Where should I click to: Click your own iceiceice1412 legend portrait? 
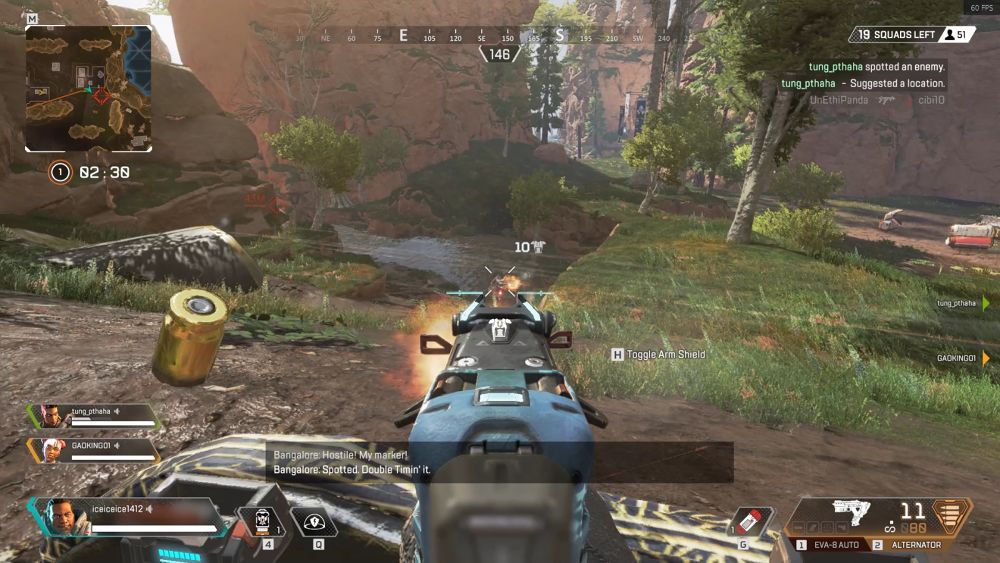(62, 517)
